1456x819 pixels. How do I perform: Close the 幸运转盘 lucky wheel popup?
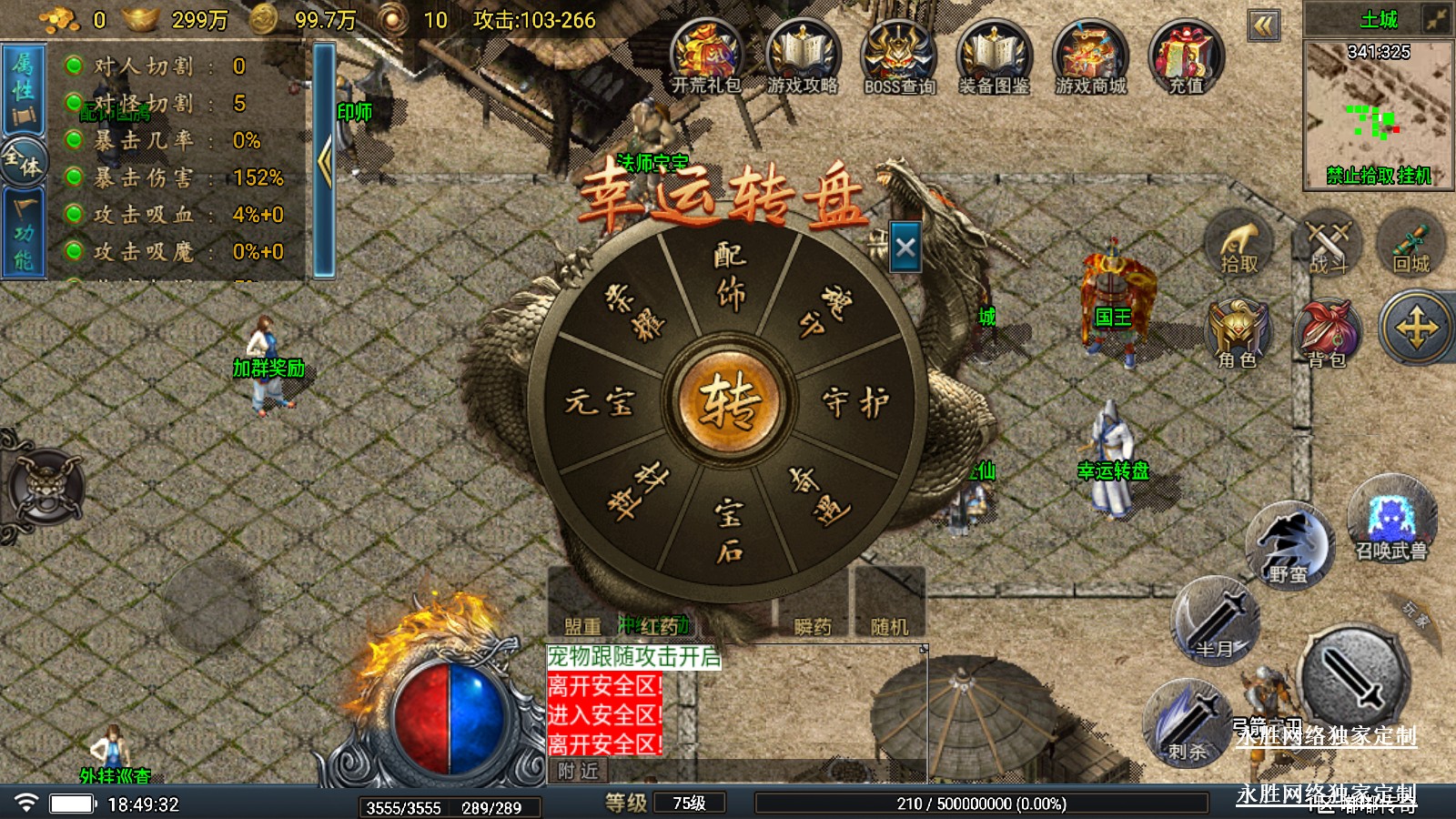coord(905,248)
